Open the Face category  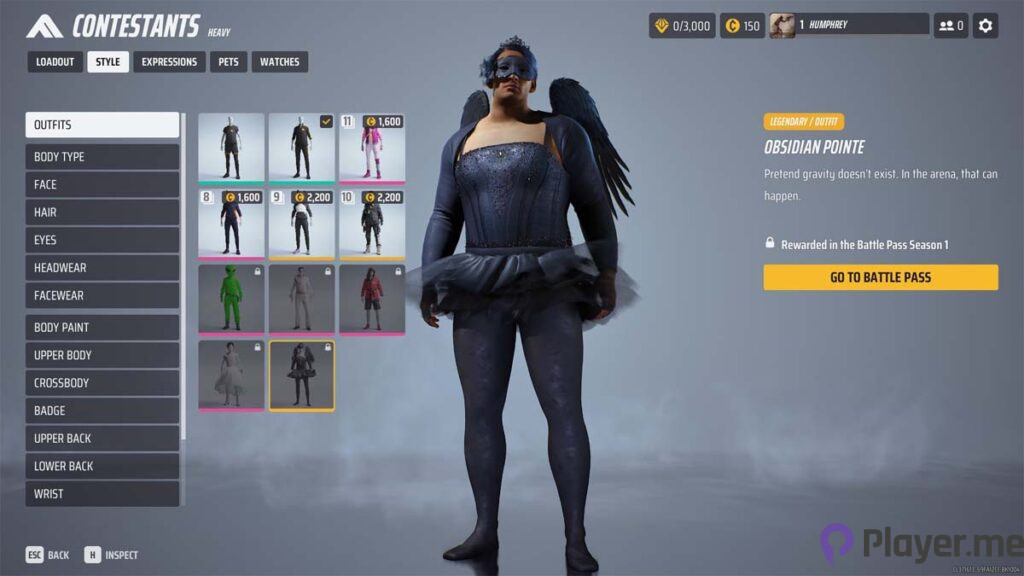pos(102,185)
